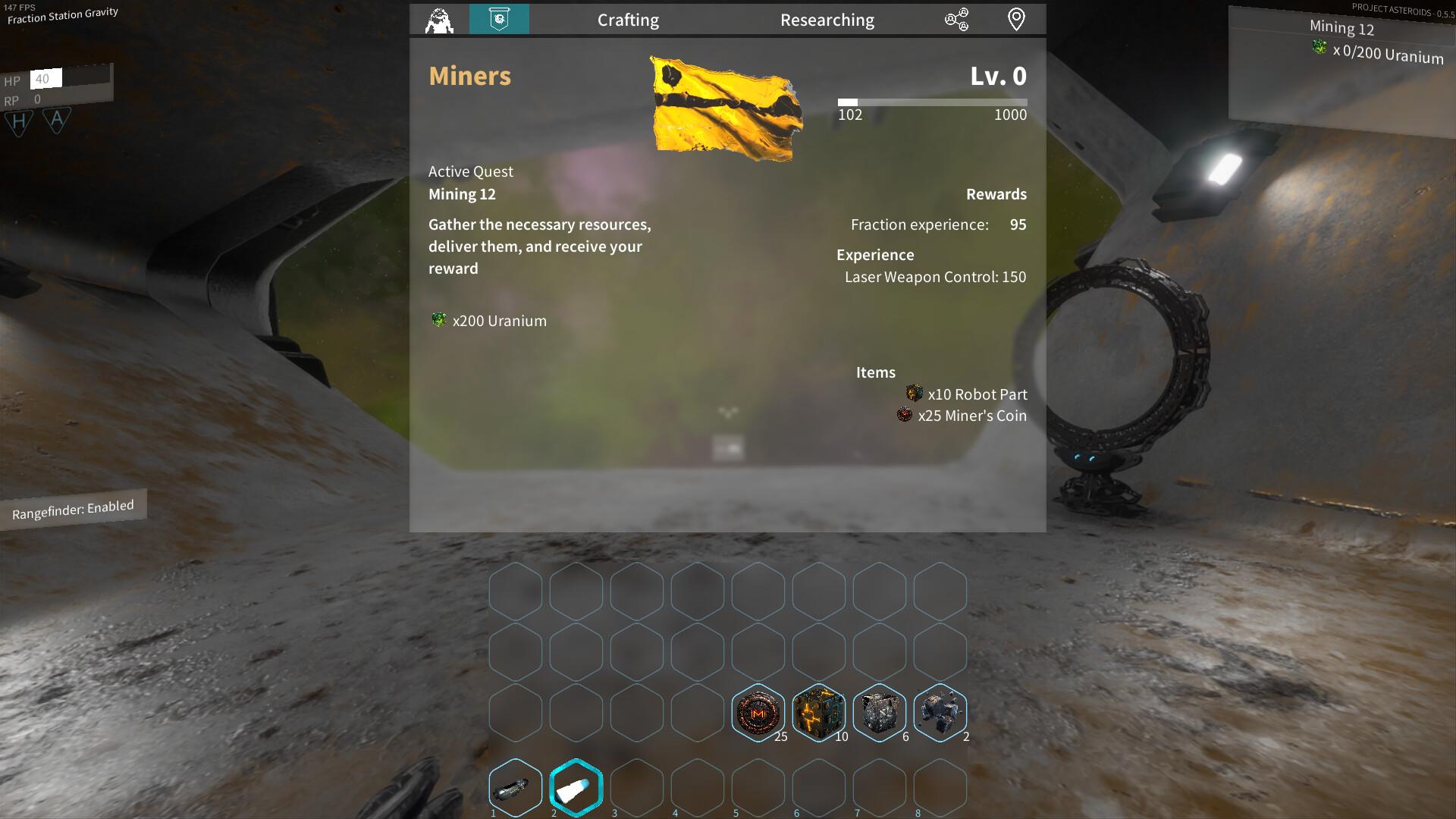This screenshot has height=819, width=1456.
Task: Select the highlighted faction banner icon
Action: [x=500, y=20]
